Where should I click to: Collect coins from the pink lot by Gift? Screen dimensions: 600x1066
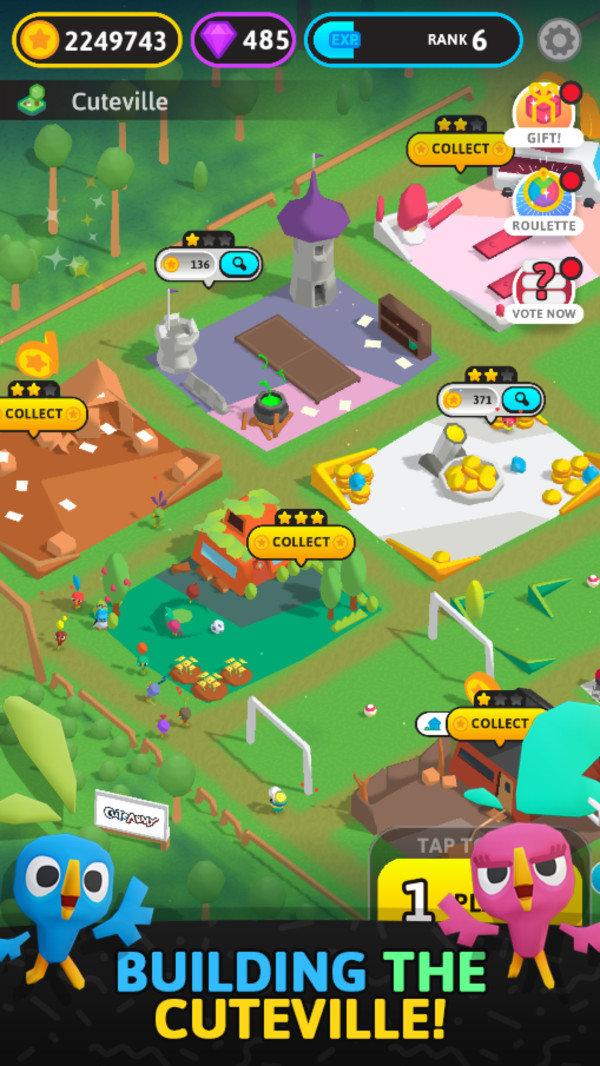460,149
